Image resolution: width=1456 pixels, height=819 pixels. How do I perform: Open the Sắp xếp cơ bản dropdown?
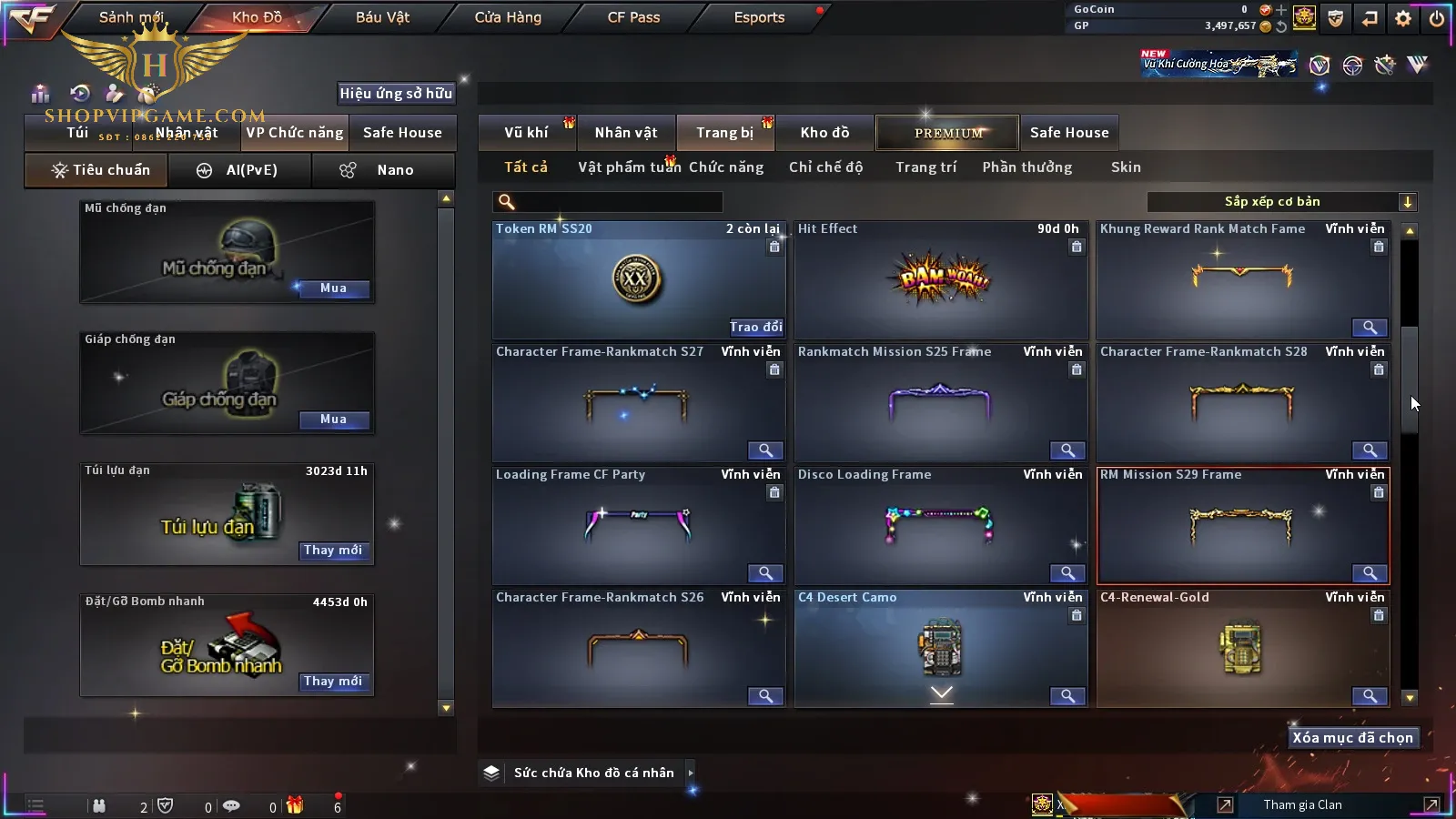pos(1281,202)
